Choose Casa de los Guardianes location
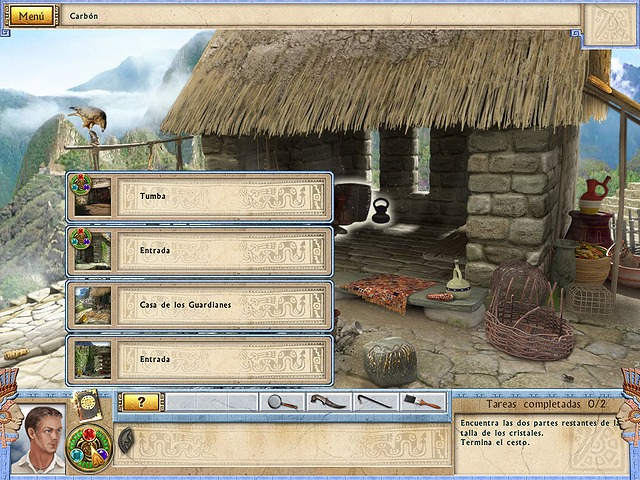The height and width of the screenshot is (480, 640). click(199, 305)
